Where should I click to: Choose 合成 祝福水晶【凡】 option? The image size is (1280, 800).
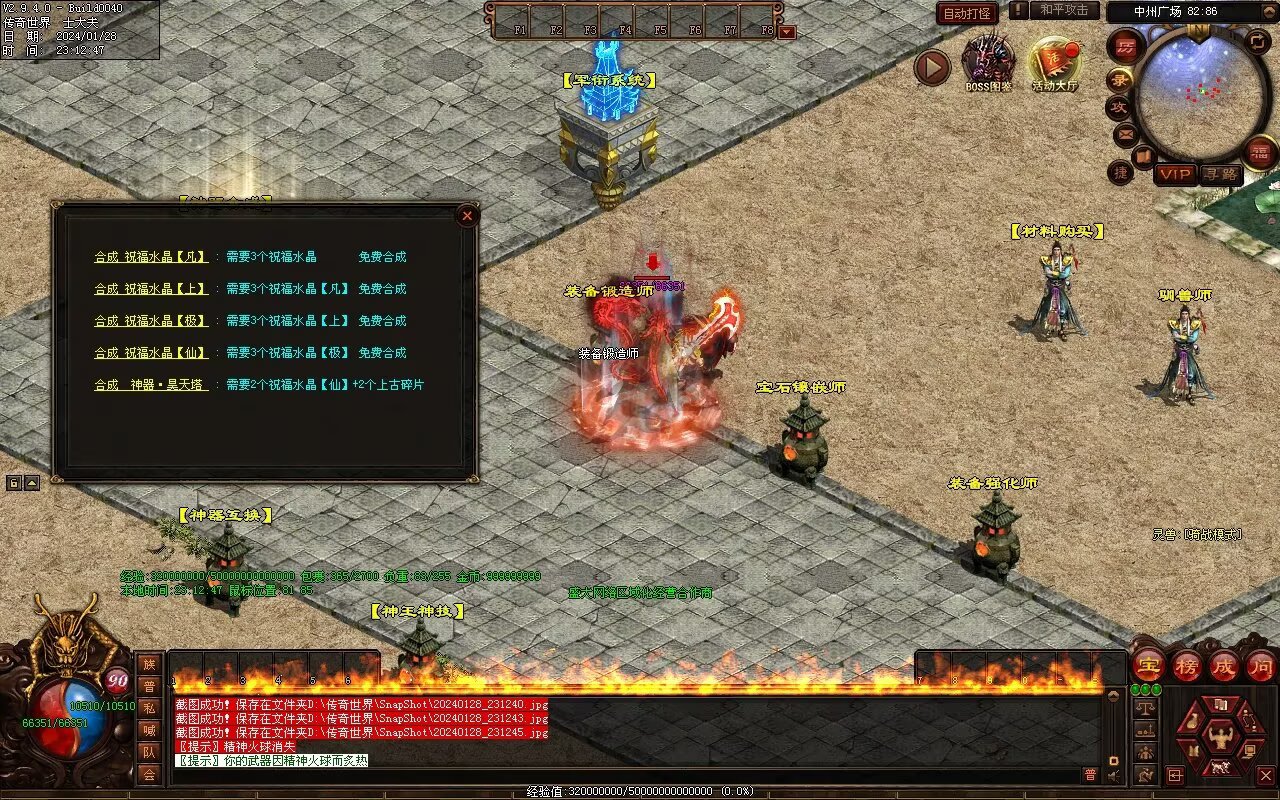[151, 257]
